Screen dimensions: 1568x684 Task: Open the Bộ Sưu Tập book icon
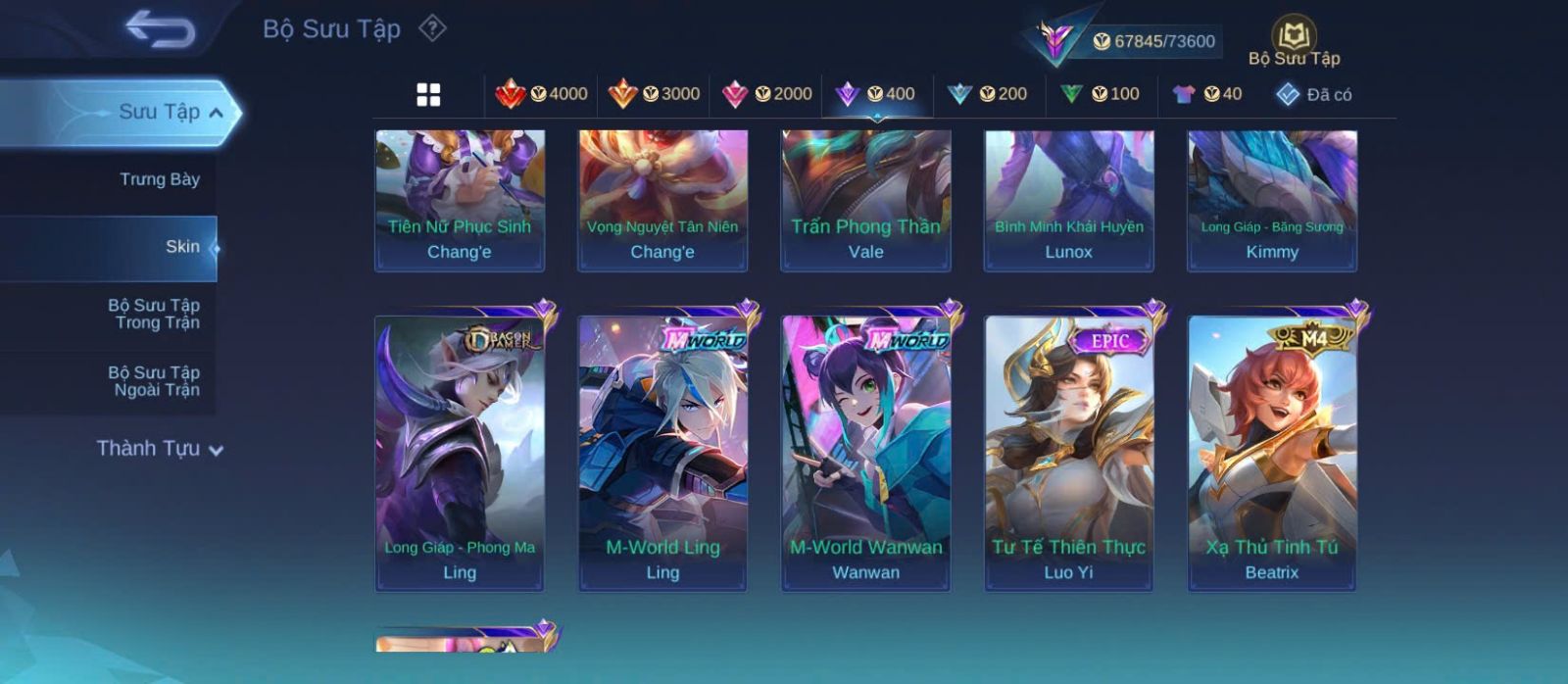(1294, 41)
